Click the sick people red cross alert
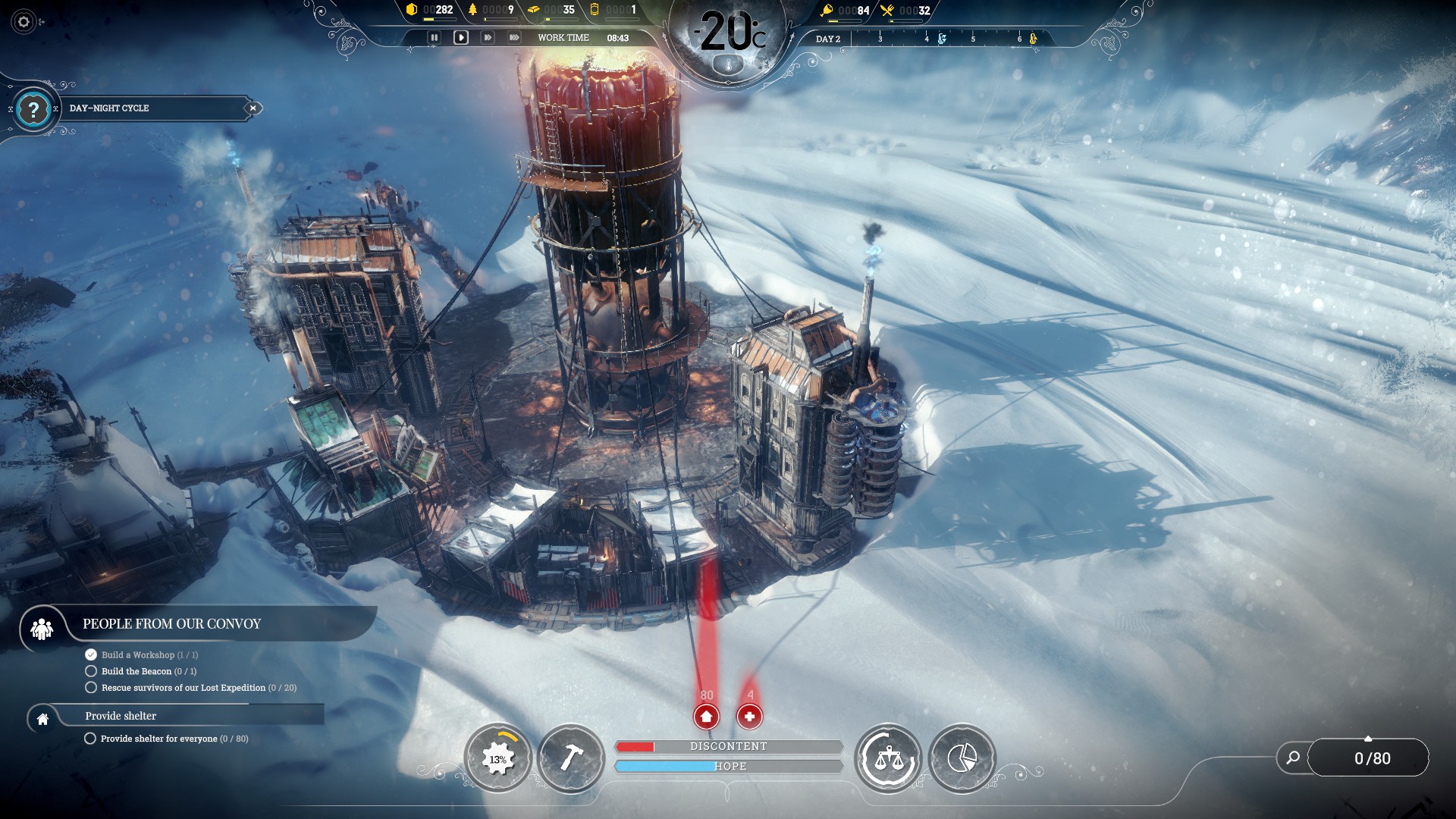Image resolution: width=1456 pixels, height=819 pixels. [x=749, y=716]
